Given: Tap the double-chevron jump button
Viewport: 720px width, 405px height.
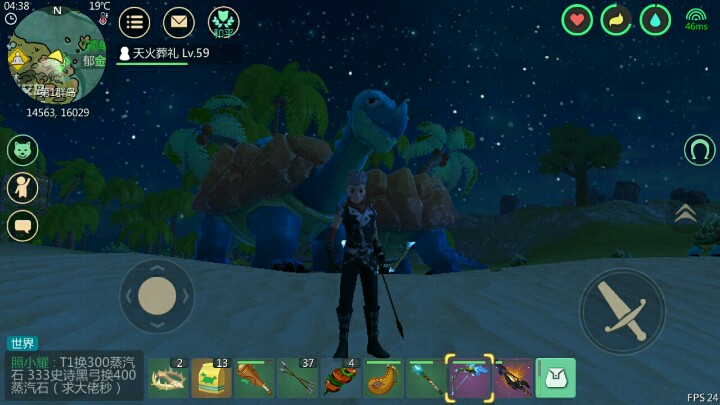Looking at the screenshot, I should tap(685, 211).
